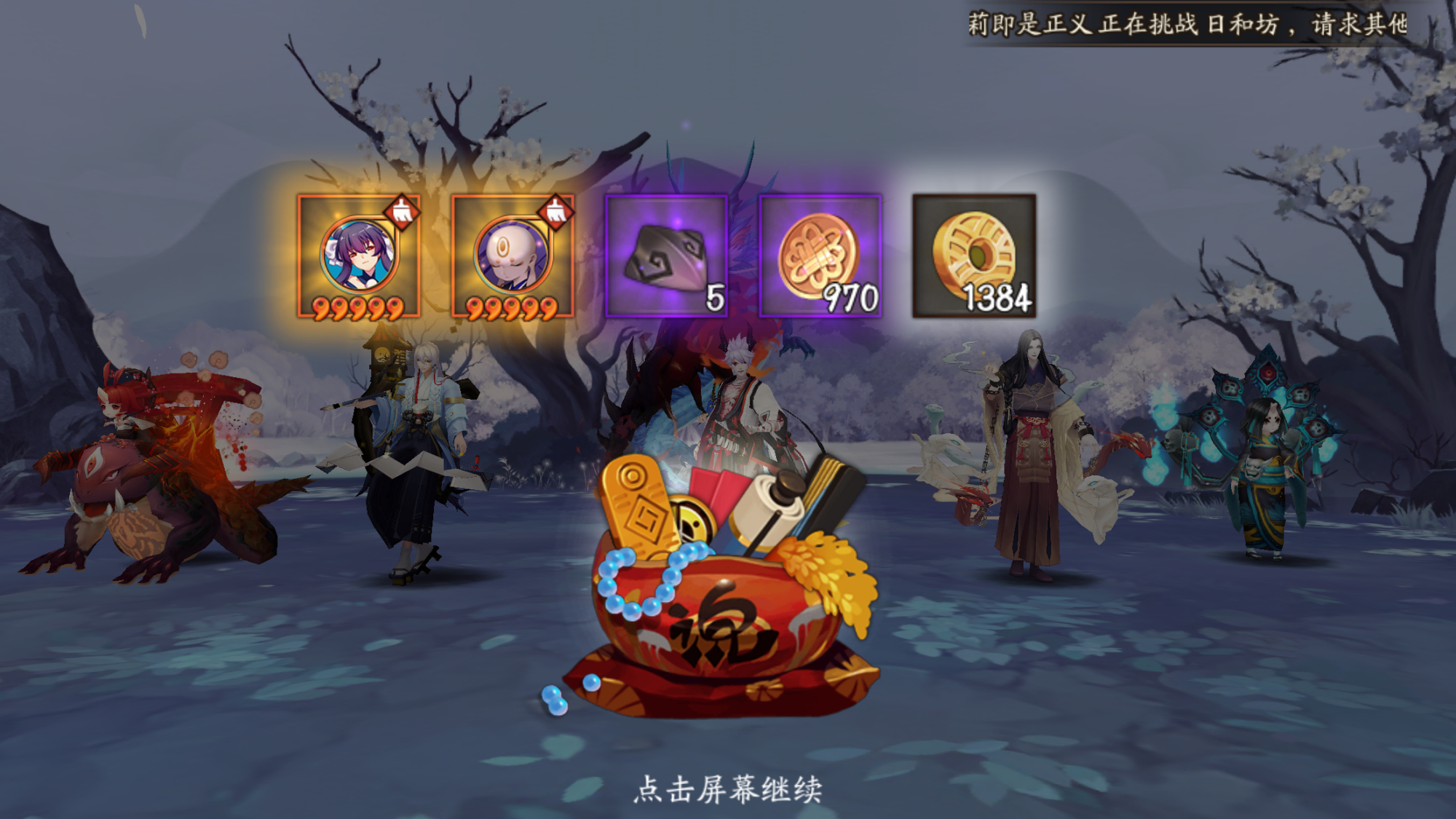
Task: Click the brush badge on second shikigami reward
Action: 555,211
